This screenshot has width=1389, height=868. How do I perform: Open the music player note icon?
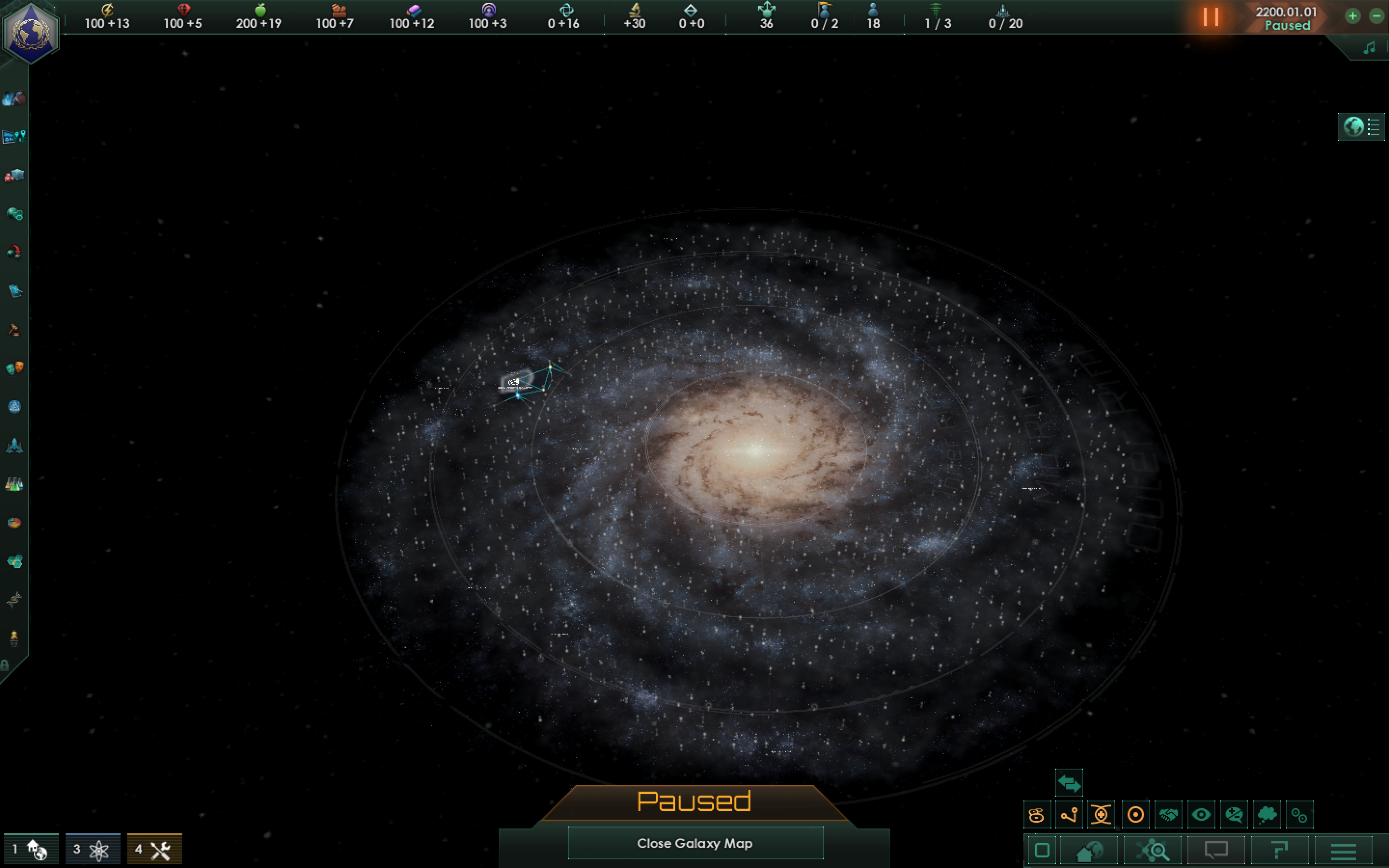tap(1370, 48)
